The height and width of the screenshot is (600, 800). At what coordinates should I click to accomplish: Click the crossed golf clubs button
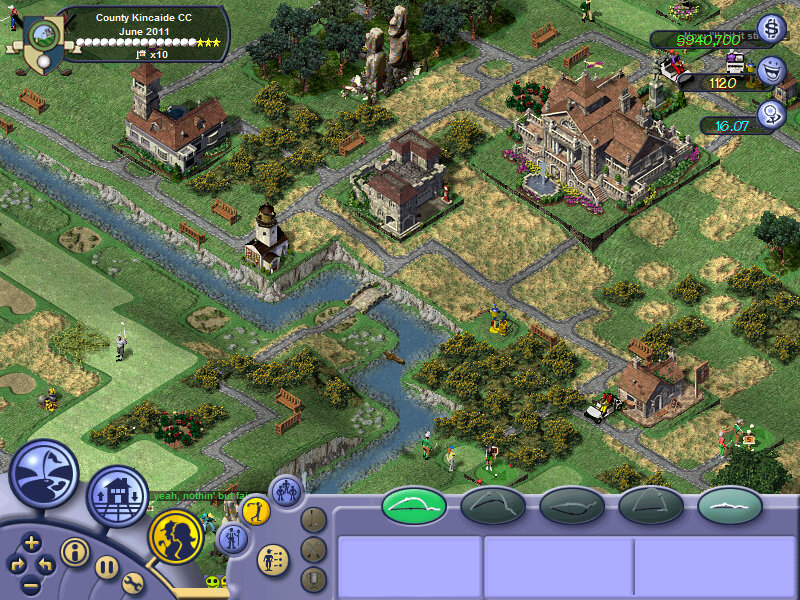(x=314, y=548)
